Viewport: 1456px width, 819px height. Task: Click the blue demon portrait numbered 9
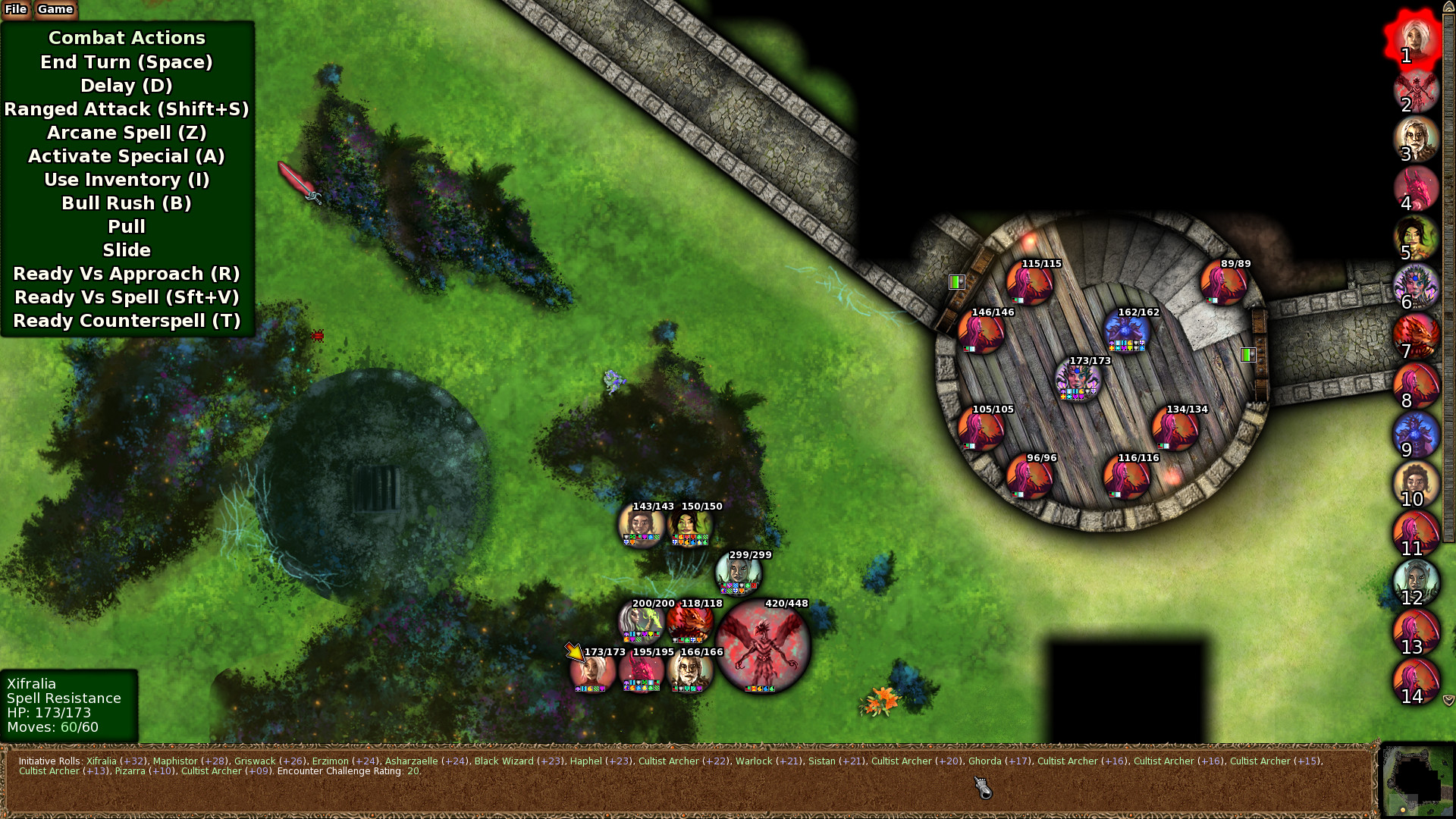(1417, 435)
